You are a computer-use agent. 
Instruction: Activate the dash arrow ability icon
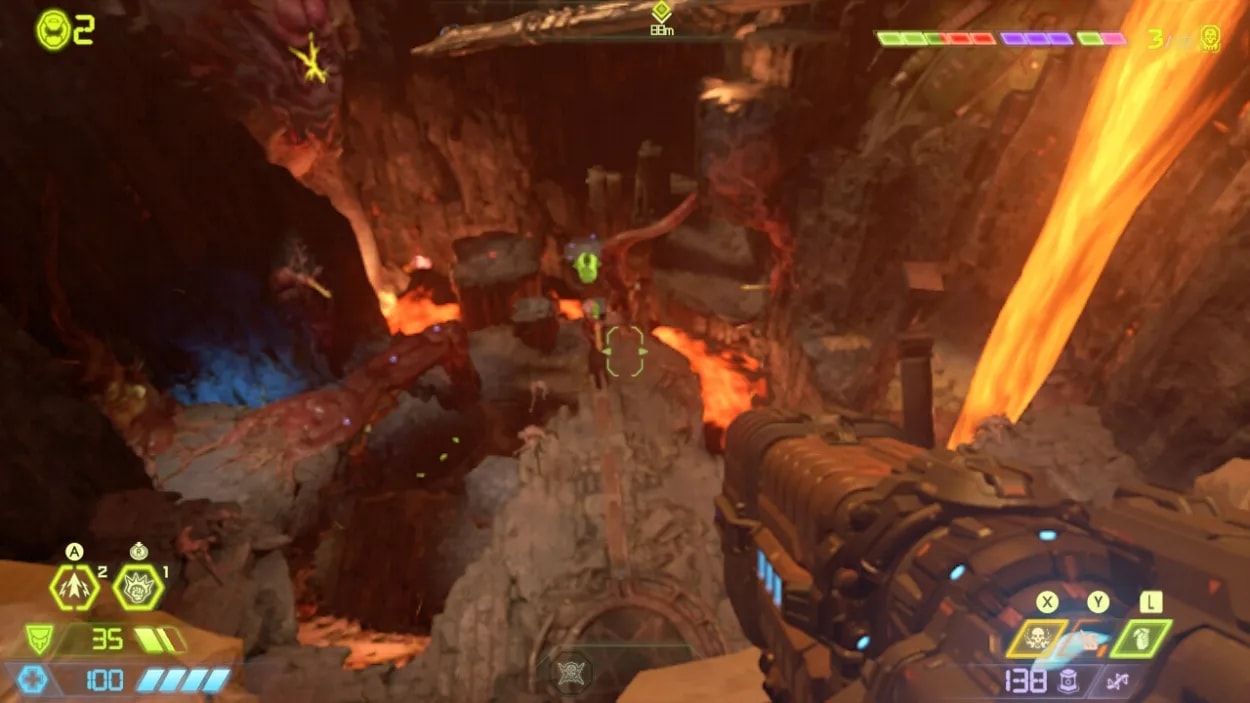point(75,587)
